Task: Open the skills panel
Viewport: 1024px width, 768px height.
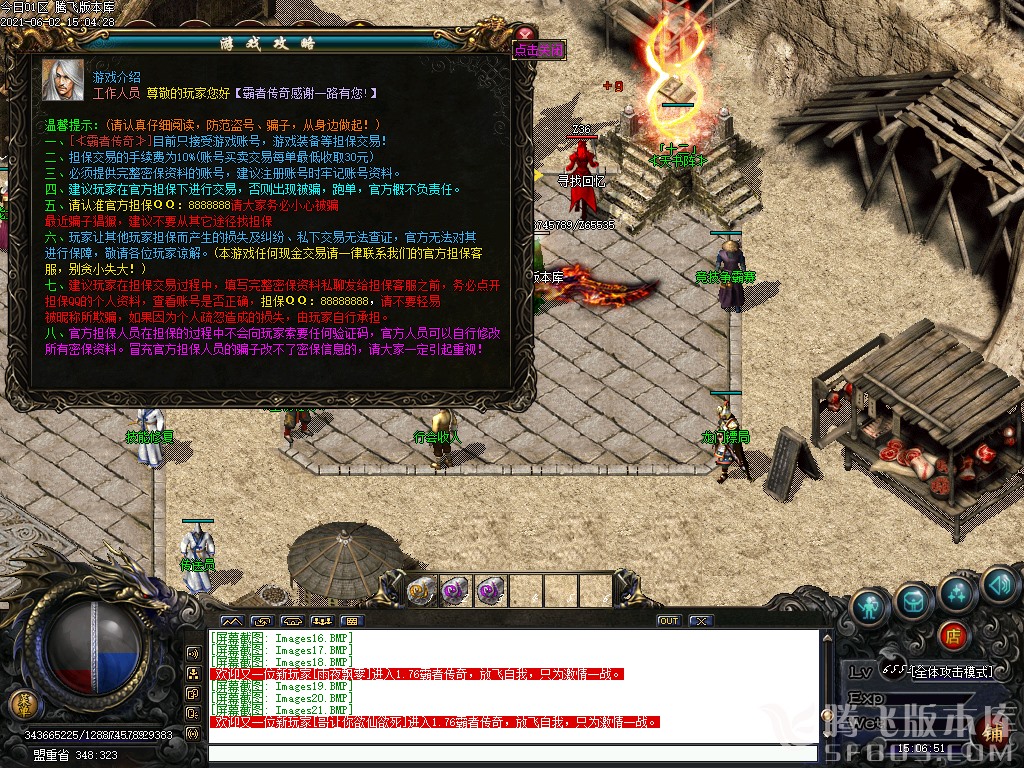Action: (x=957, y=592)
